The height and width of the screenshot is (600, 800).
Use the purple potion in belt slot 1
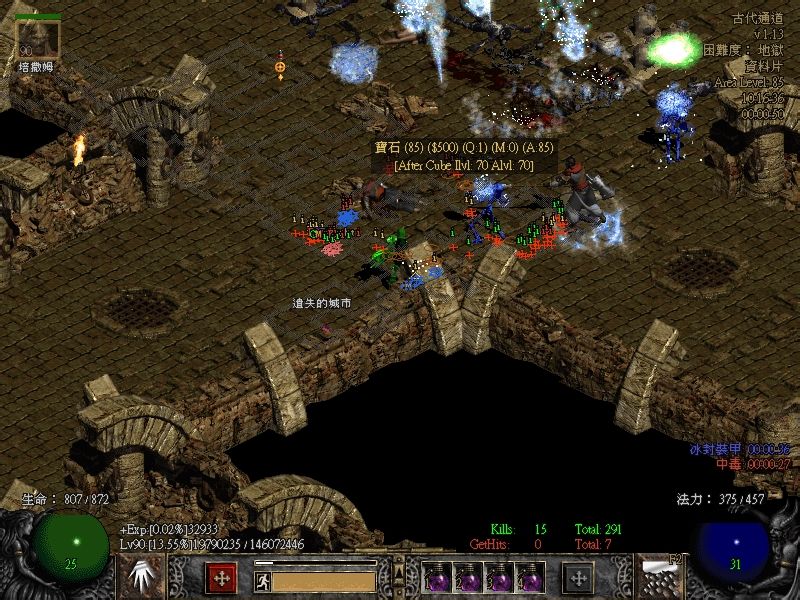tap(439, 577)
